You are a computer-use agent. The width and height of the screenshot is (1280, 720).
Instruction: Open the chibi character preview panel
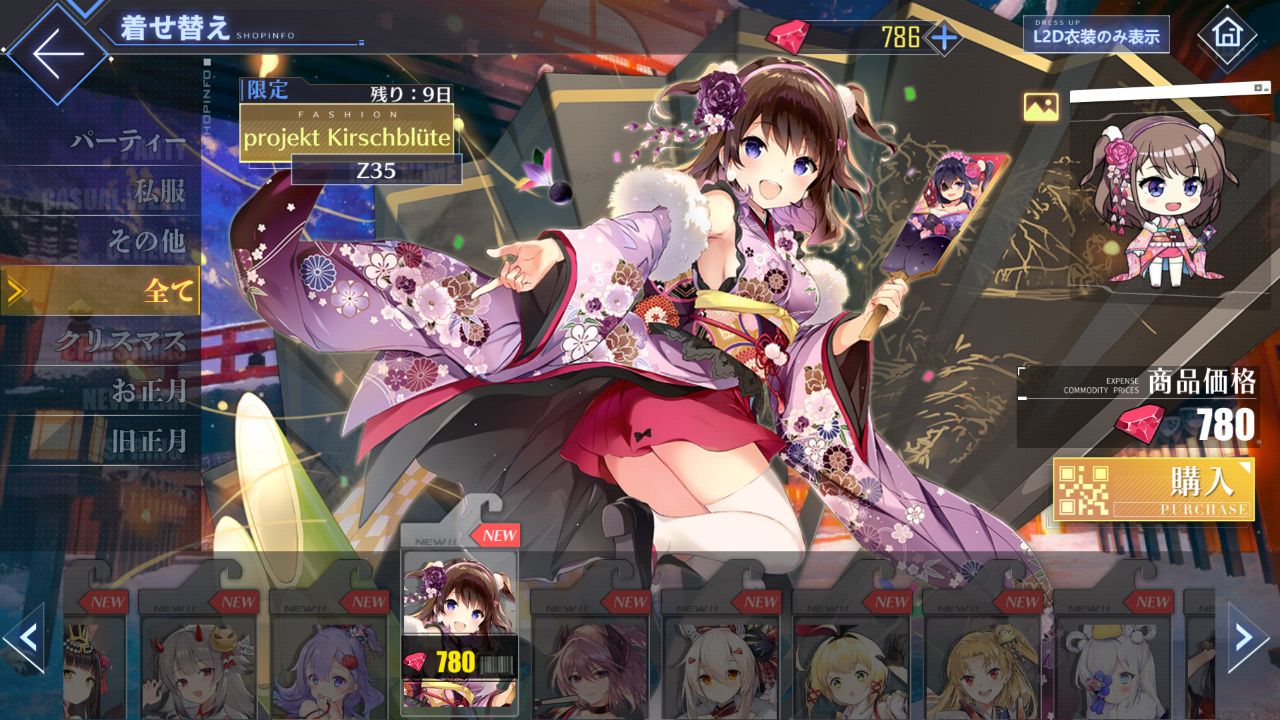[1167, 200]
